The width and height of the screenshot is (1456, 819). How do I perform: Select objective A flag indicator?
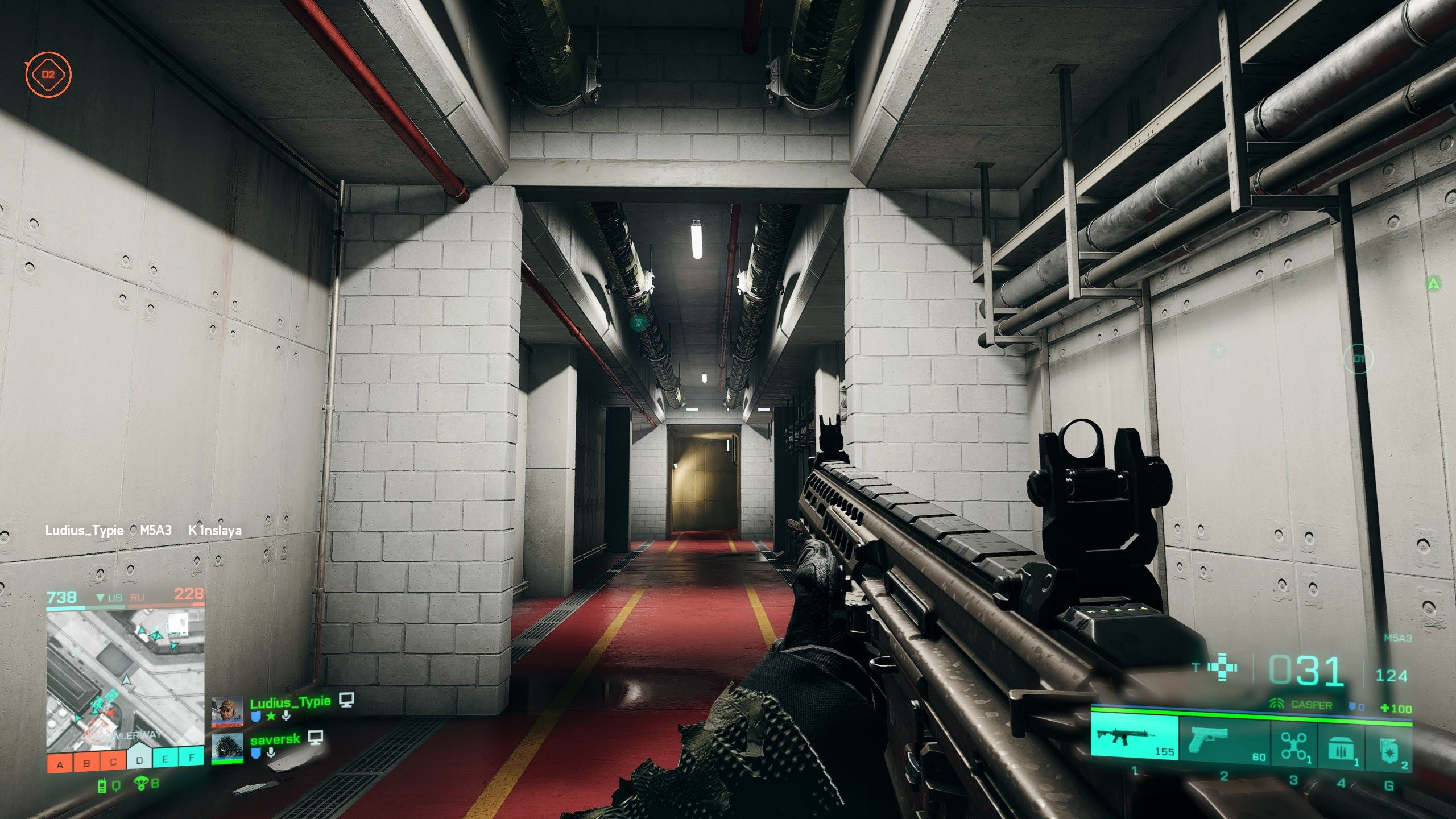pos(60,764)
